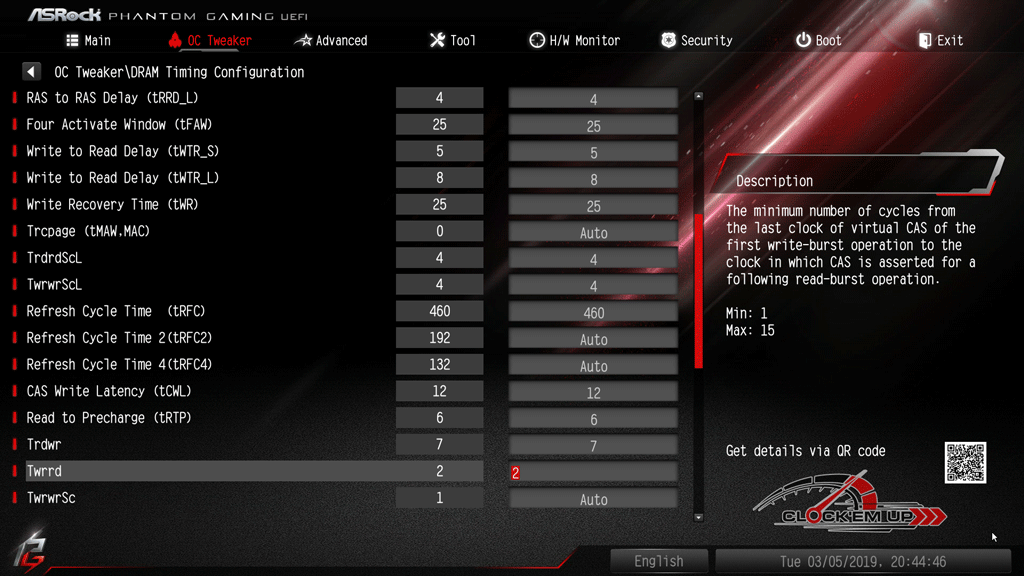The height and width of the screenshot is (576, 1024).
Task: Open the Boot tab
Action: pos(818,41)
